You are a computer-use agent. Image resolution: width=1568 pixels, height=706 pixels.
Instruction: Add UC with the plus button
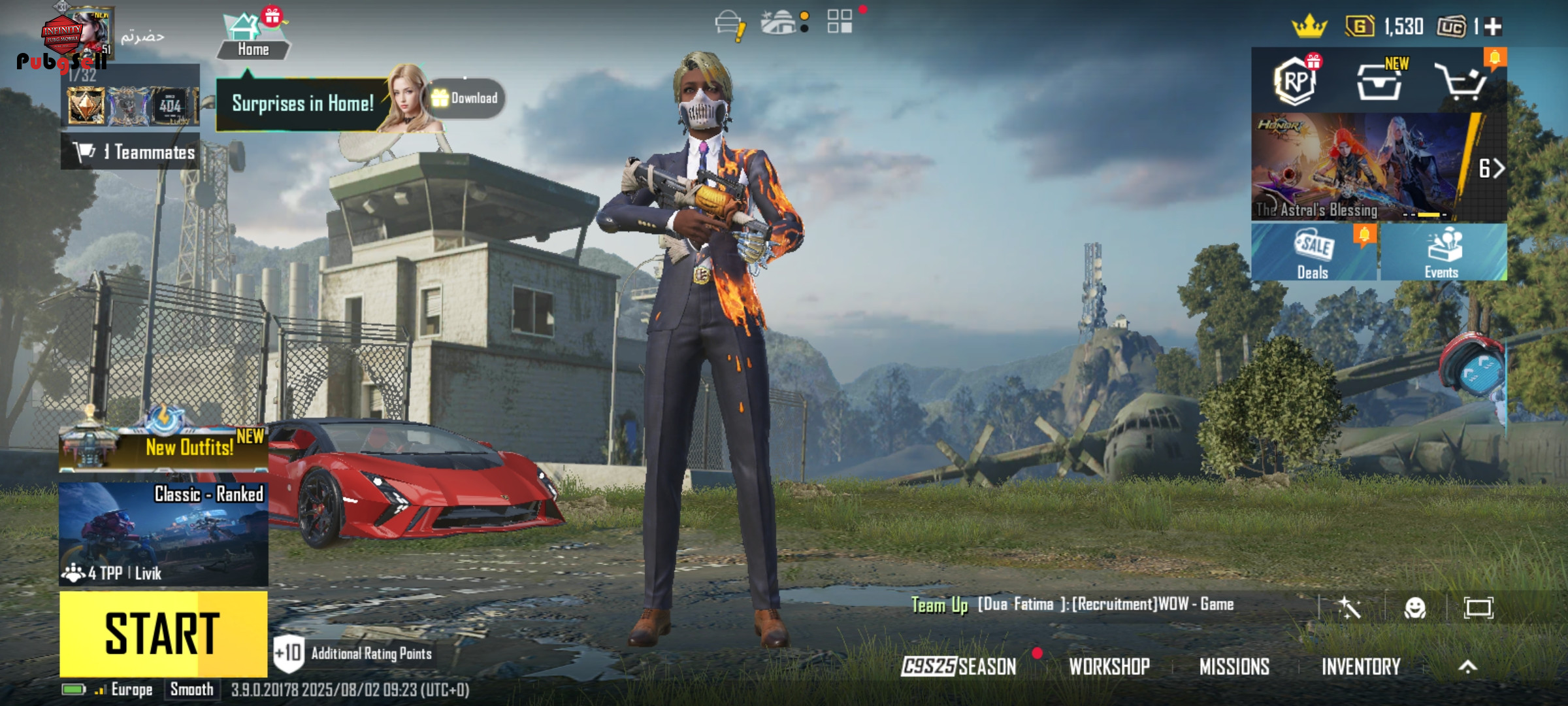(1493, 27)
